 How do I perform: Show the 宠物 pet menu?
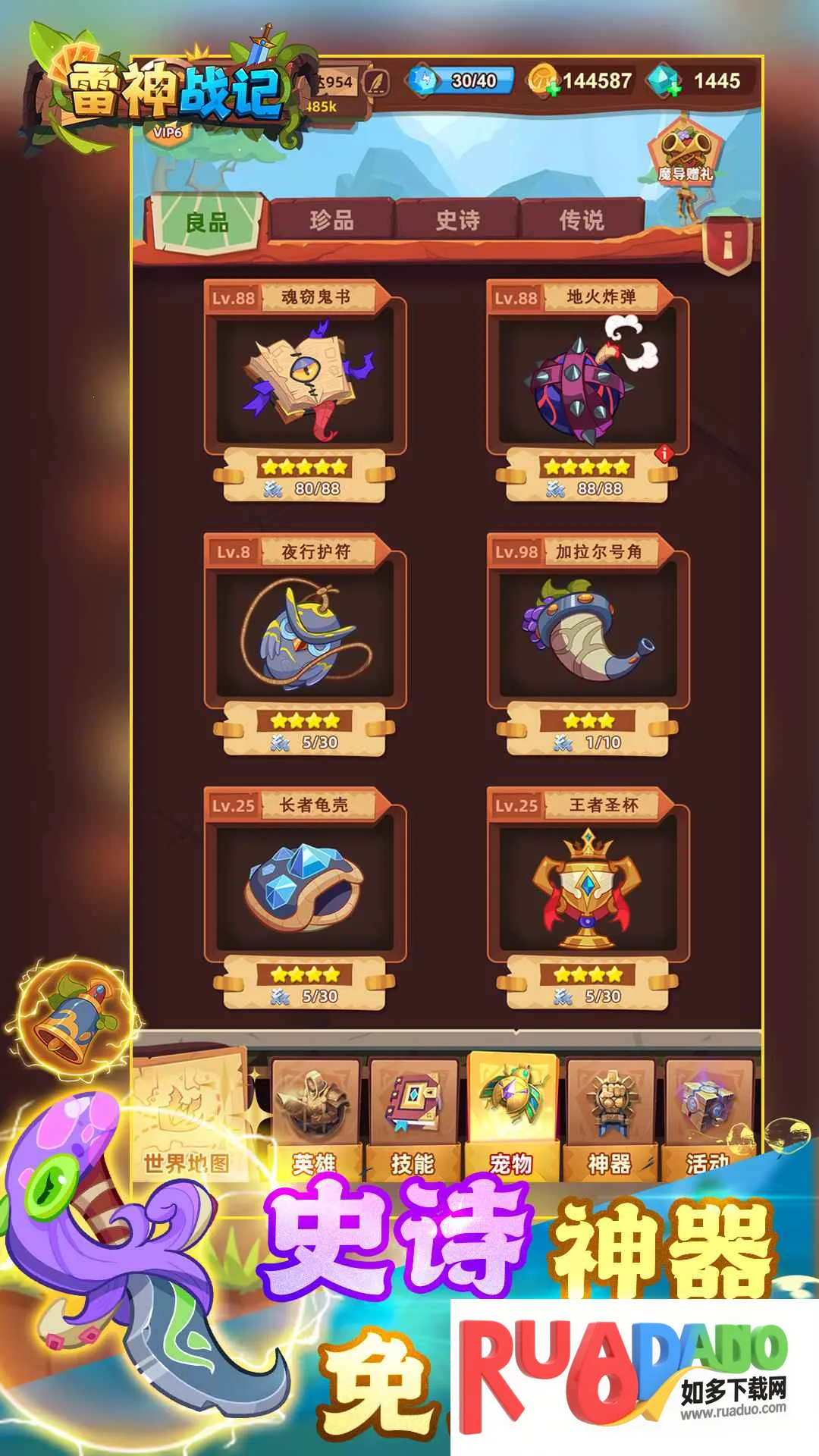512,1116
